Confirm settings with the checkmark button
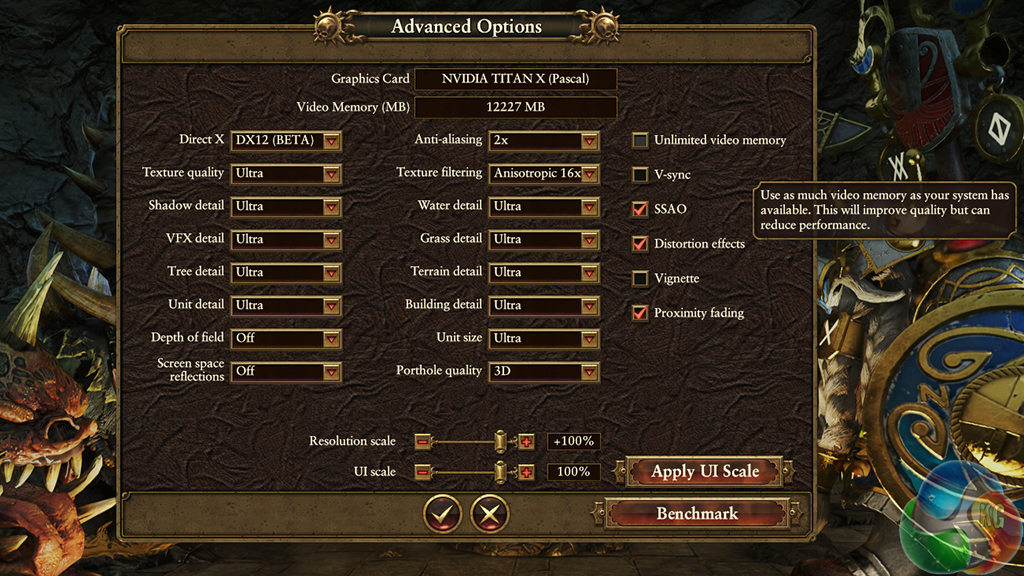The width and height of the screenshot is (1024, 576). (x=442, y=514)
